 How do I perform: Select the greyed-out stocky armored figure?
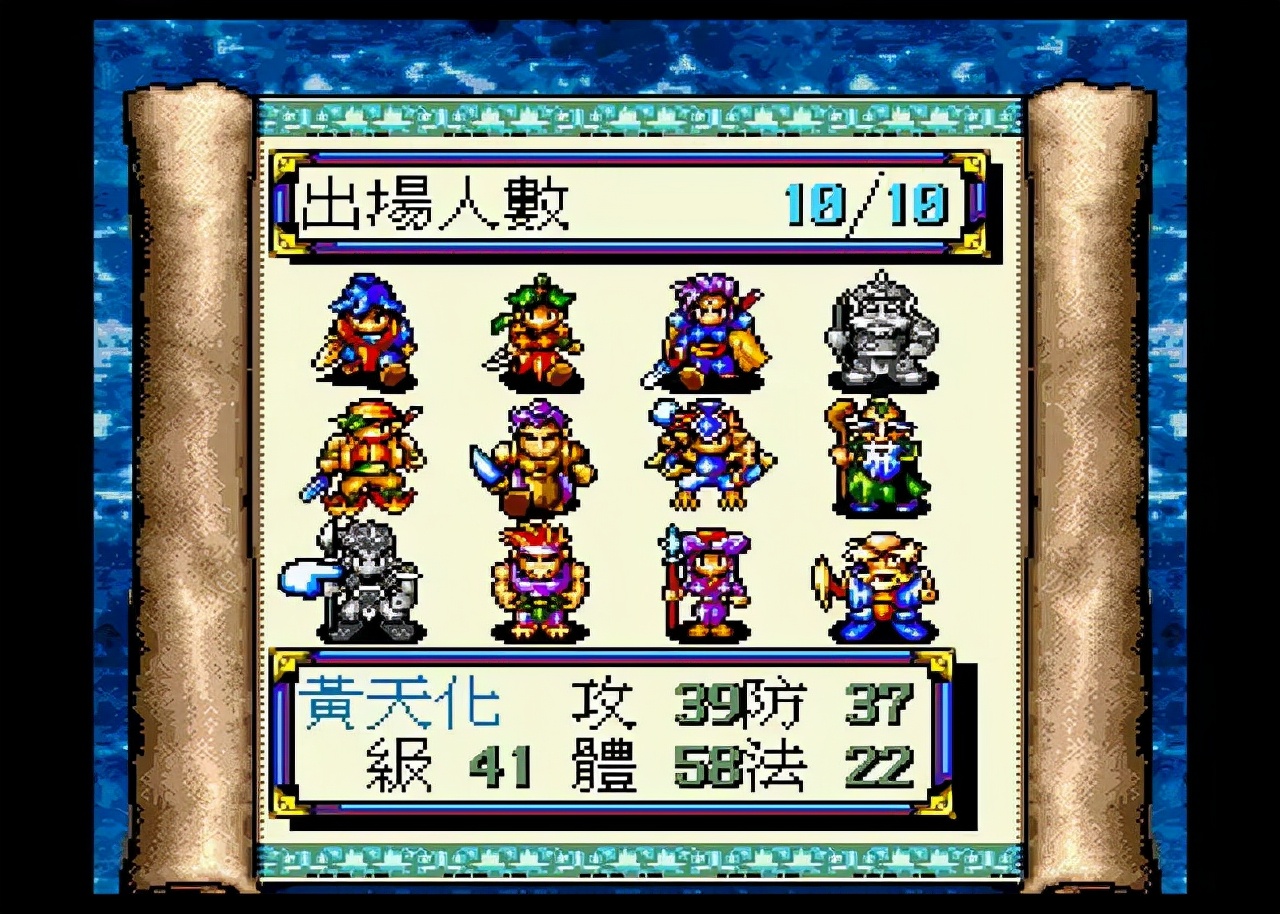click(882, 332)
